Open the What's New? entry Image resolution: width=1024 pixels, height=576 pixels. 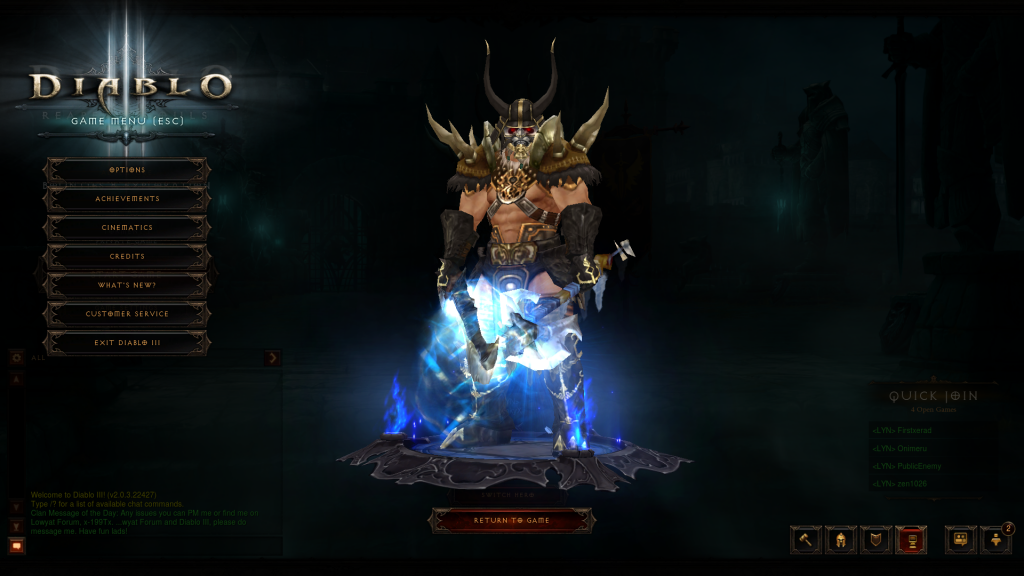127,286
